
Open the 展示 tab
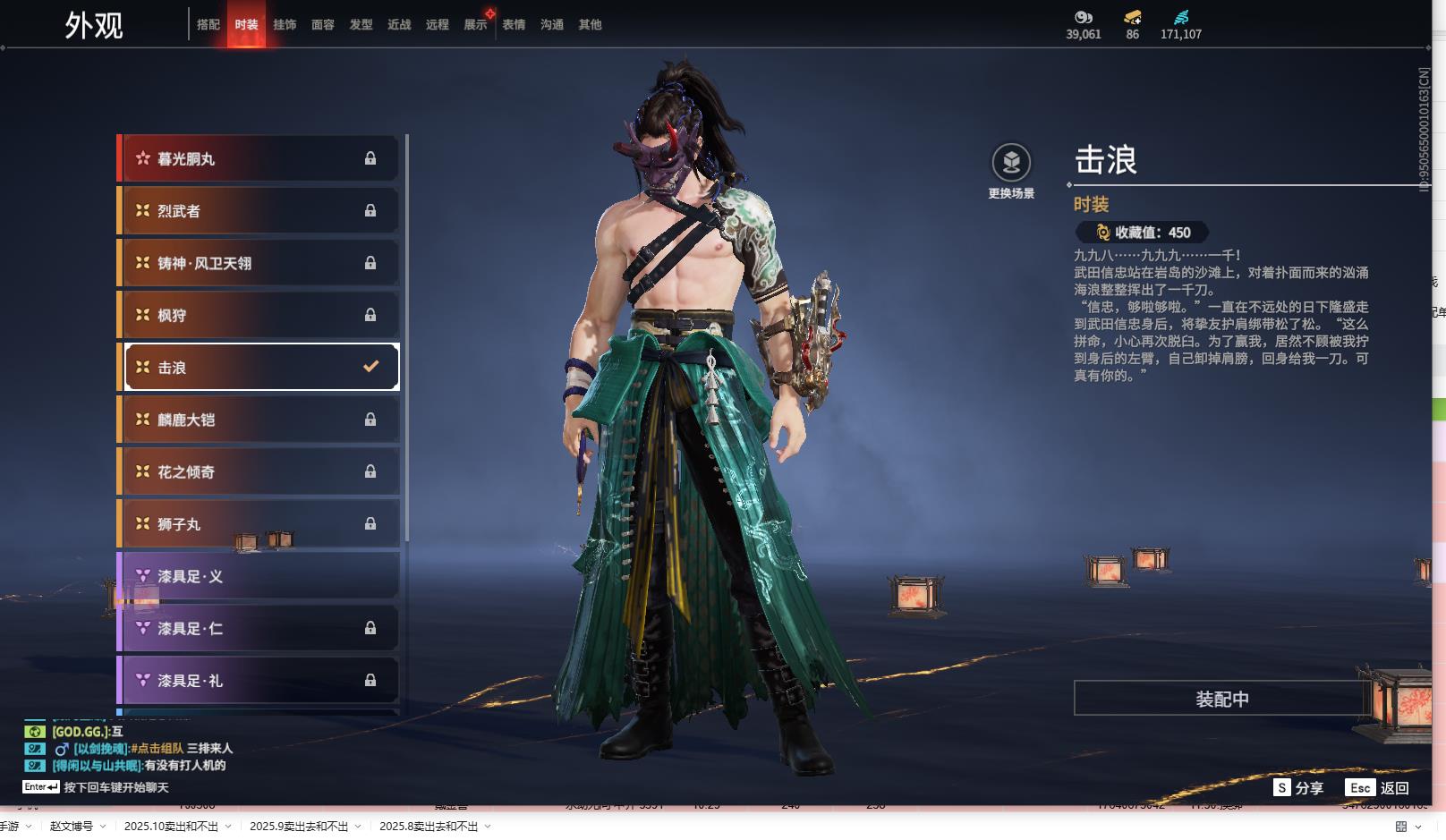(475, 25)
